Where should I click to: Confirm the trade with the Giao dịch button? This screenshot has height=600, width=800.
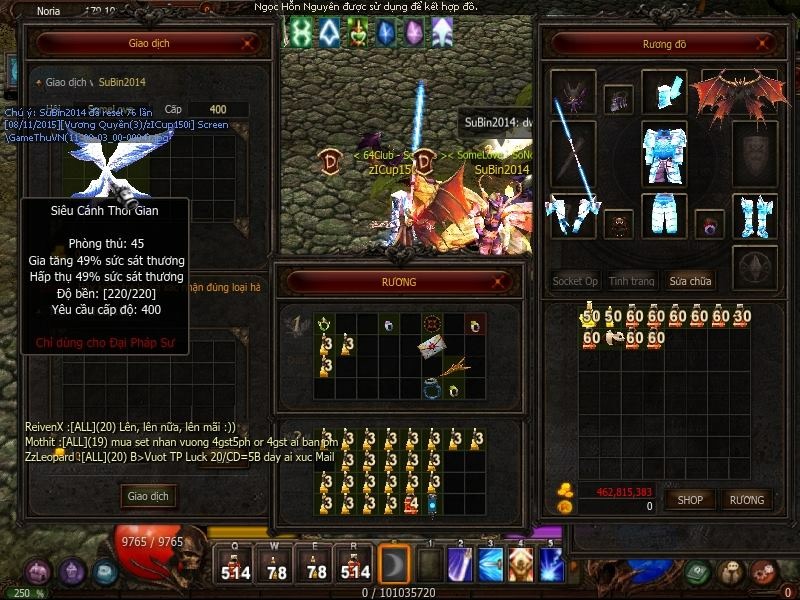(x=148, y=496)
